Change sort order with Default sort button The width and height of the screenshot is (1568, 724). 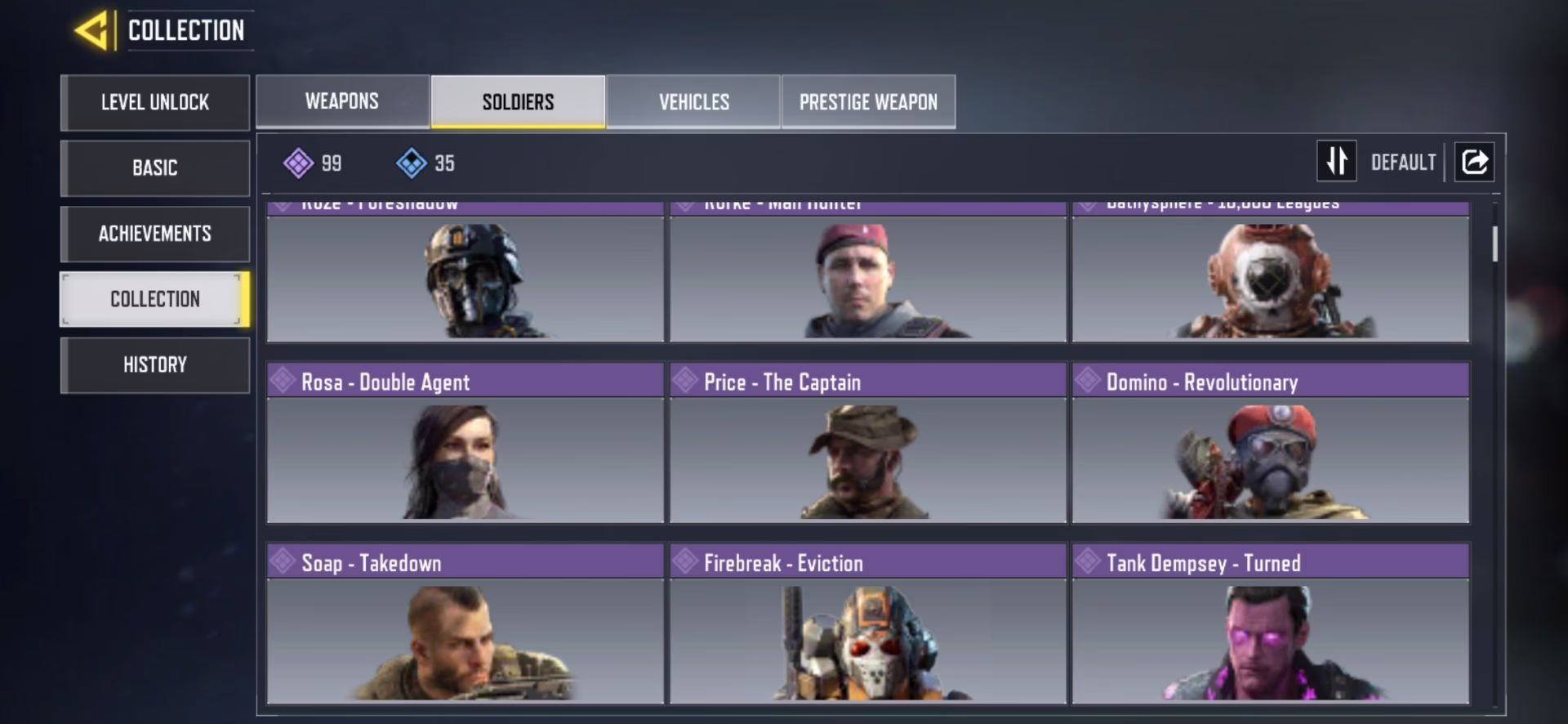pos(1377,162)
